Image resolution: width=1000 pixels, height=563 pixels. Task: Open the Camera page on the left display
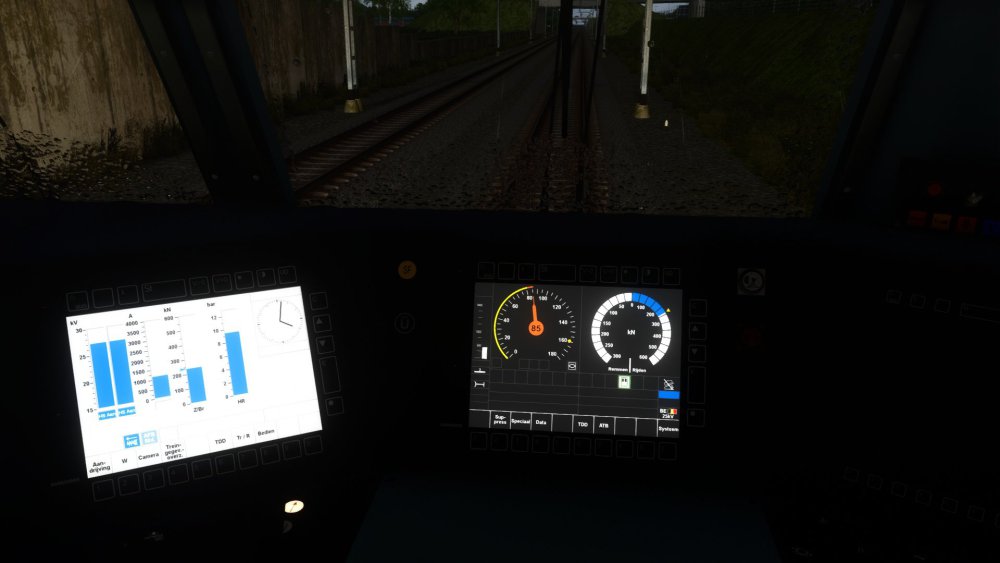148,456
